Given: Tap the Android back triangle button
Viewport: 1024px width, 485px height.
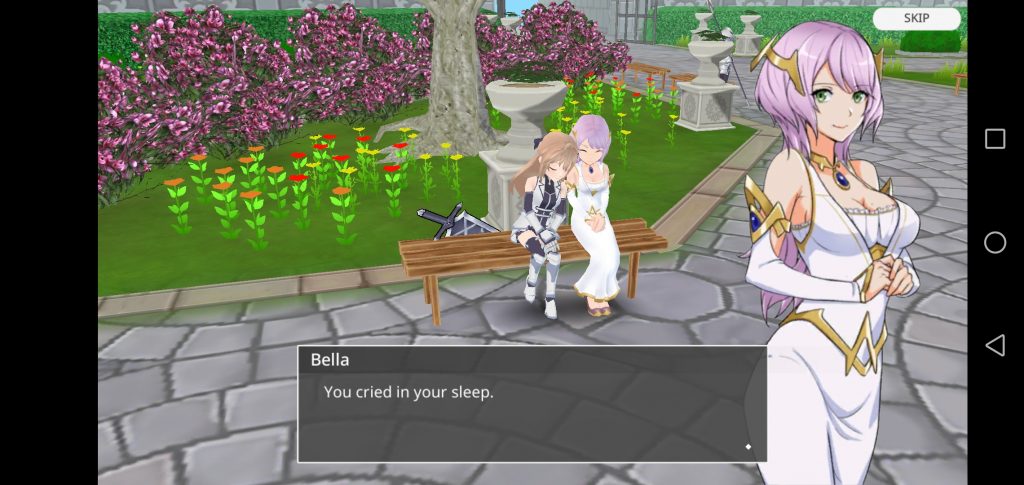Looking at the screenshot, I should point(995,345).
